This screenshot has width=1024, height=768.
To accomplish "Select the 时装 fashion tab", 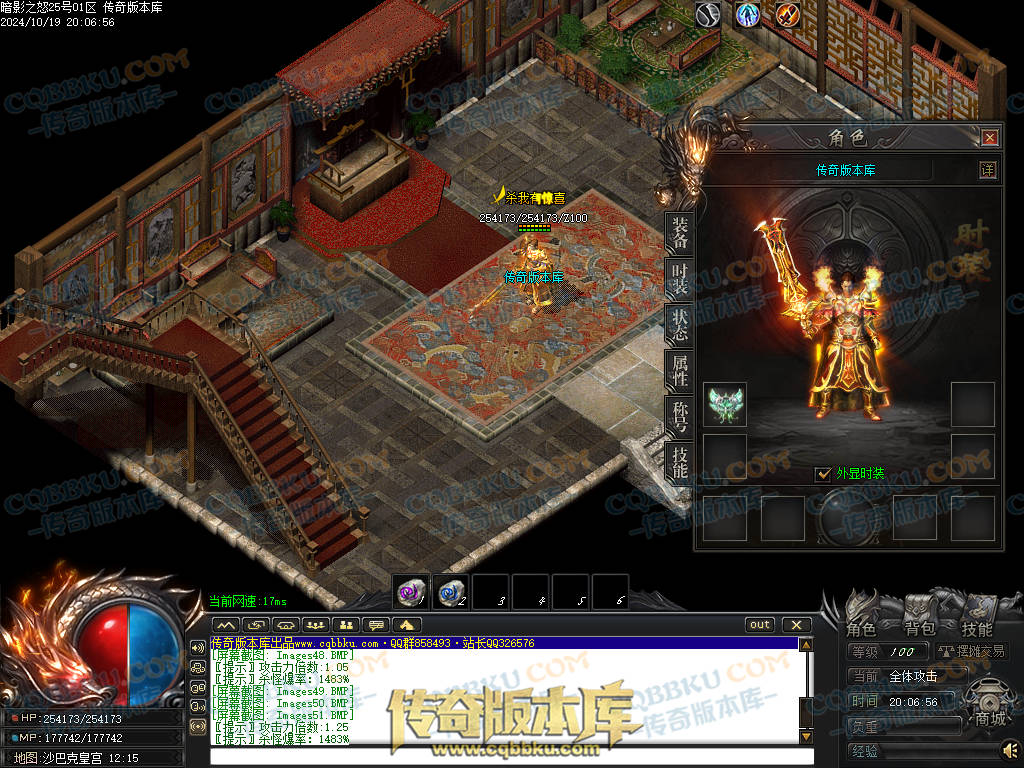I will coord(680,280).
